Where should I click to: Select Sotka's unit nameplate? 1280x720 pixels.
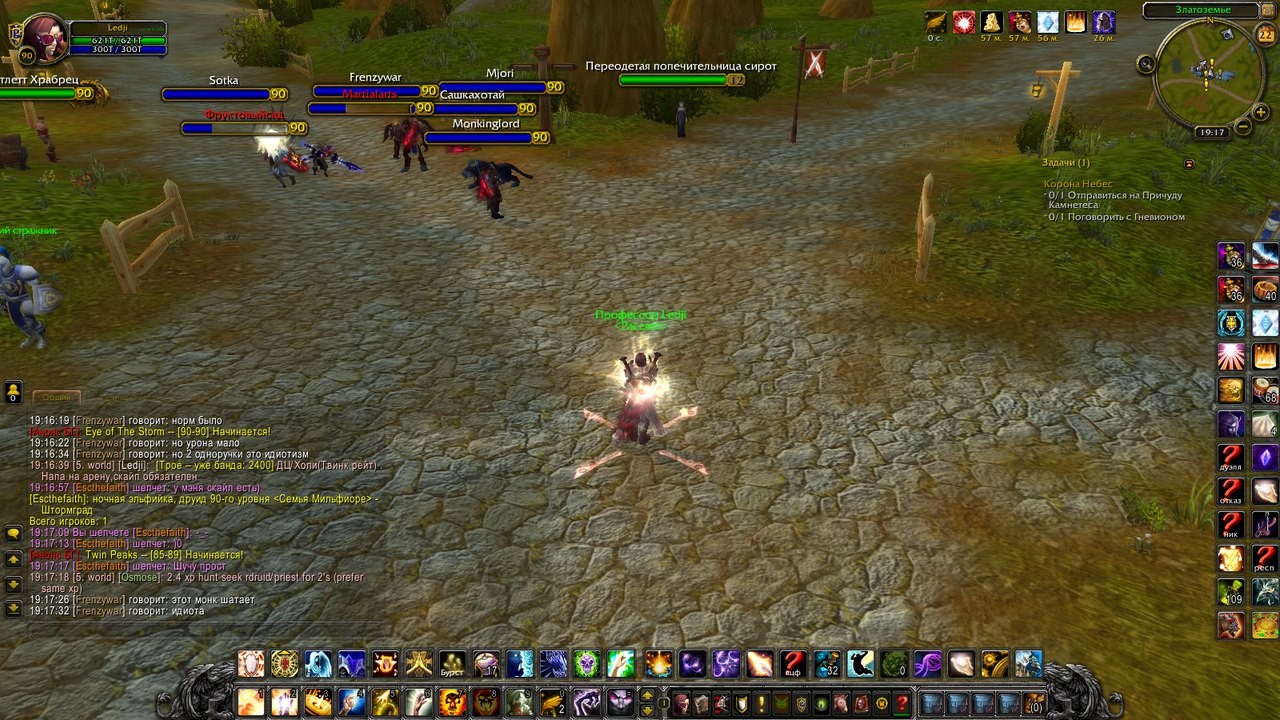[224, 94]
